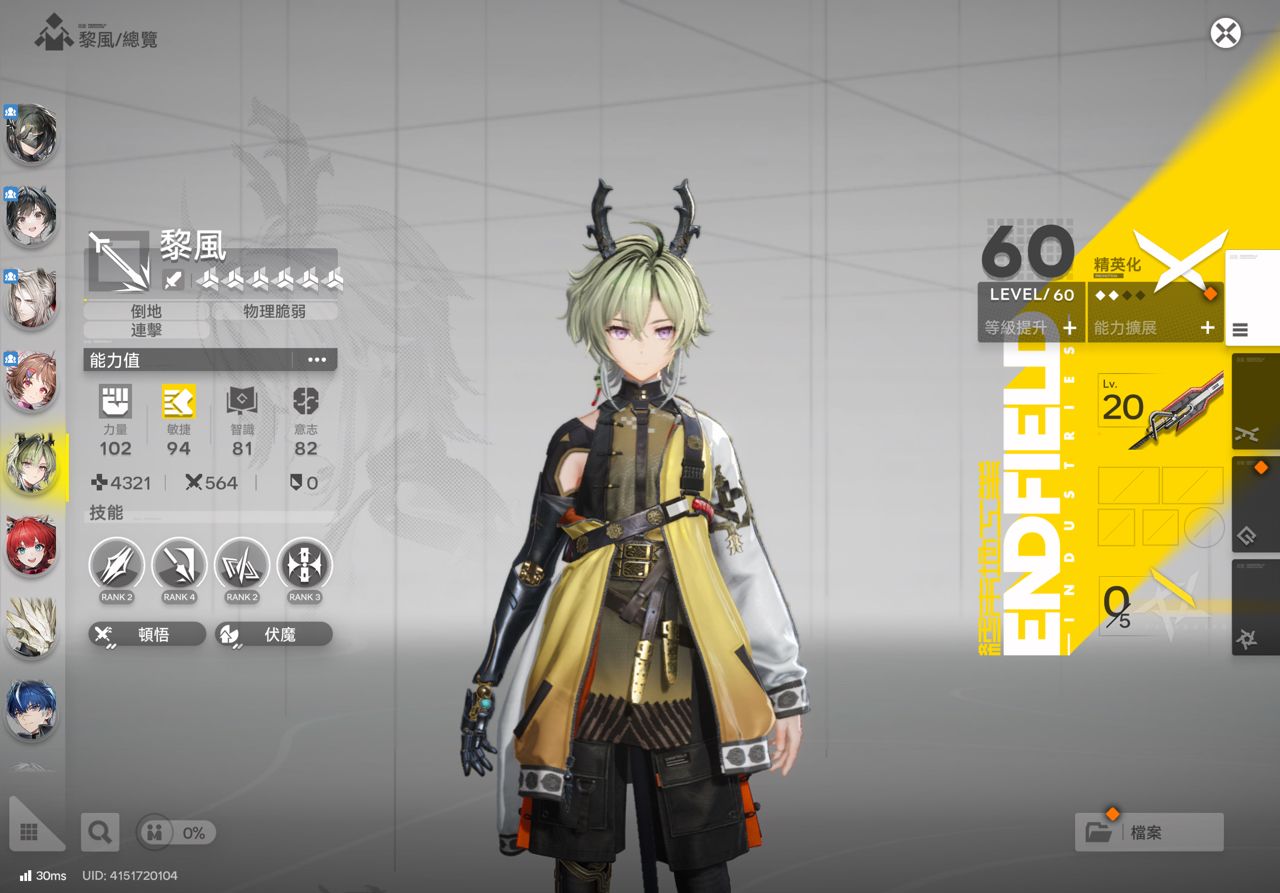
Task: Open 等級提升 level up panel
Action: (1031, 327)
